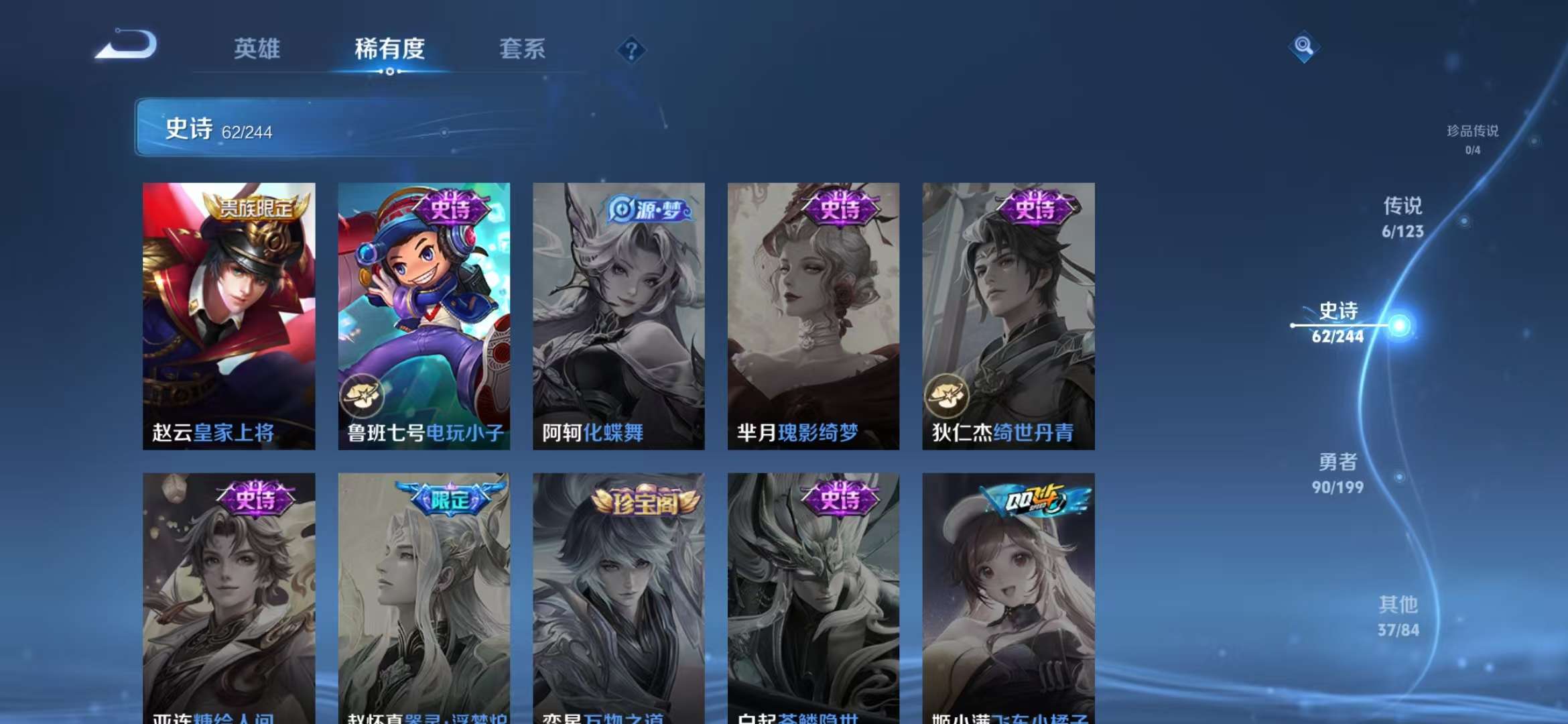Switch to the 套系 tab
The image size is (1568, 724).
point(523,49)
